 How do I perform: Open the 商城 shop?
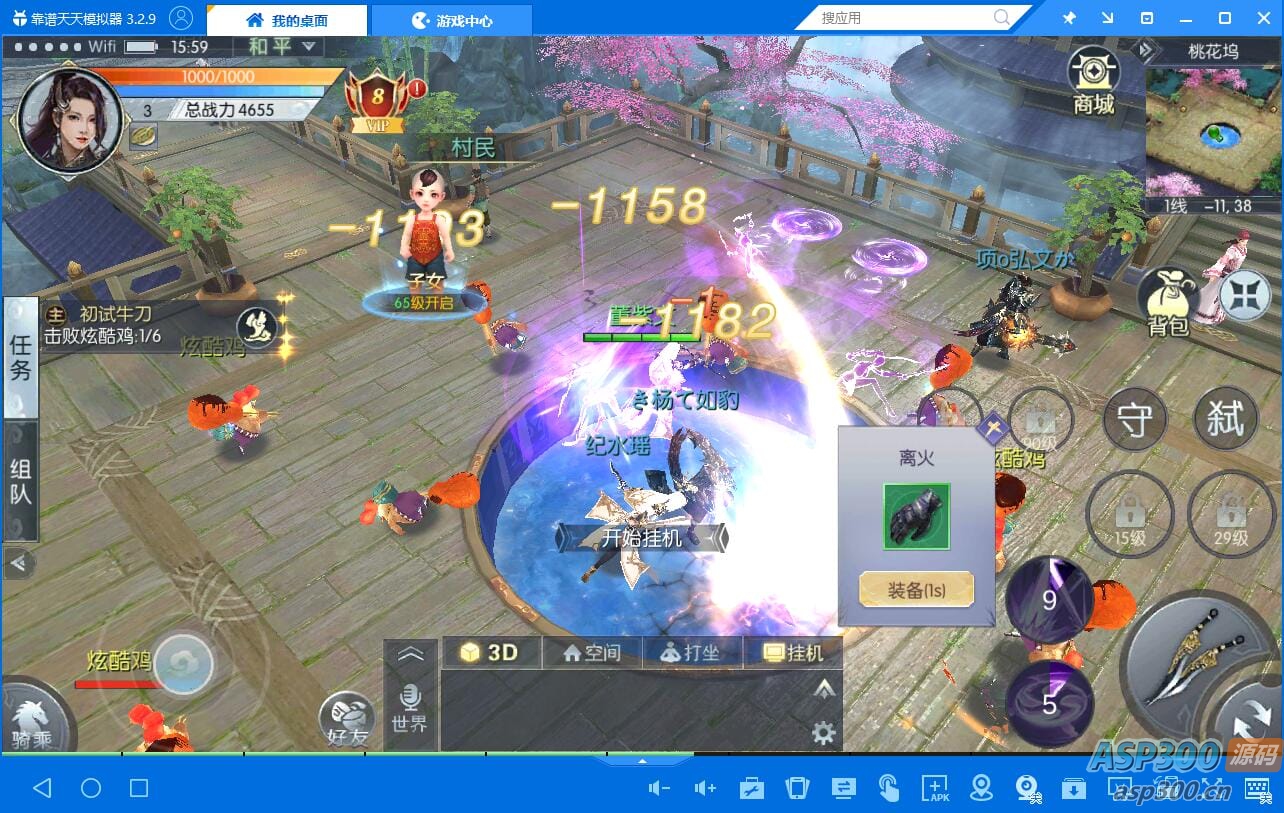(x=1093, y=80)
